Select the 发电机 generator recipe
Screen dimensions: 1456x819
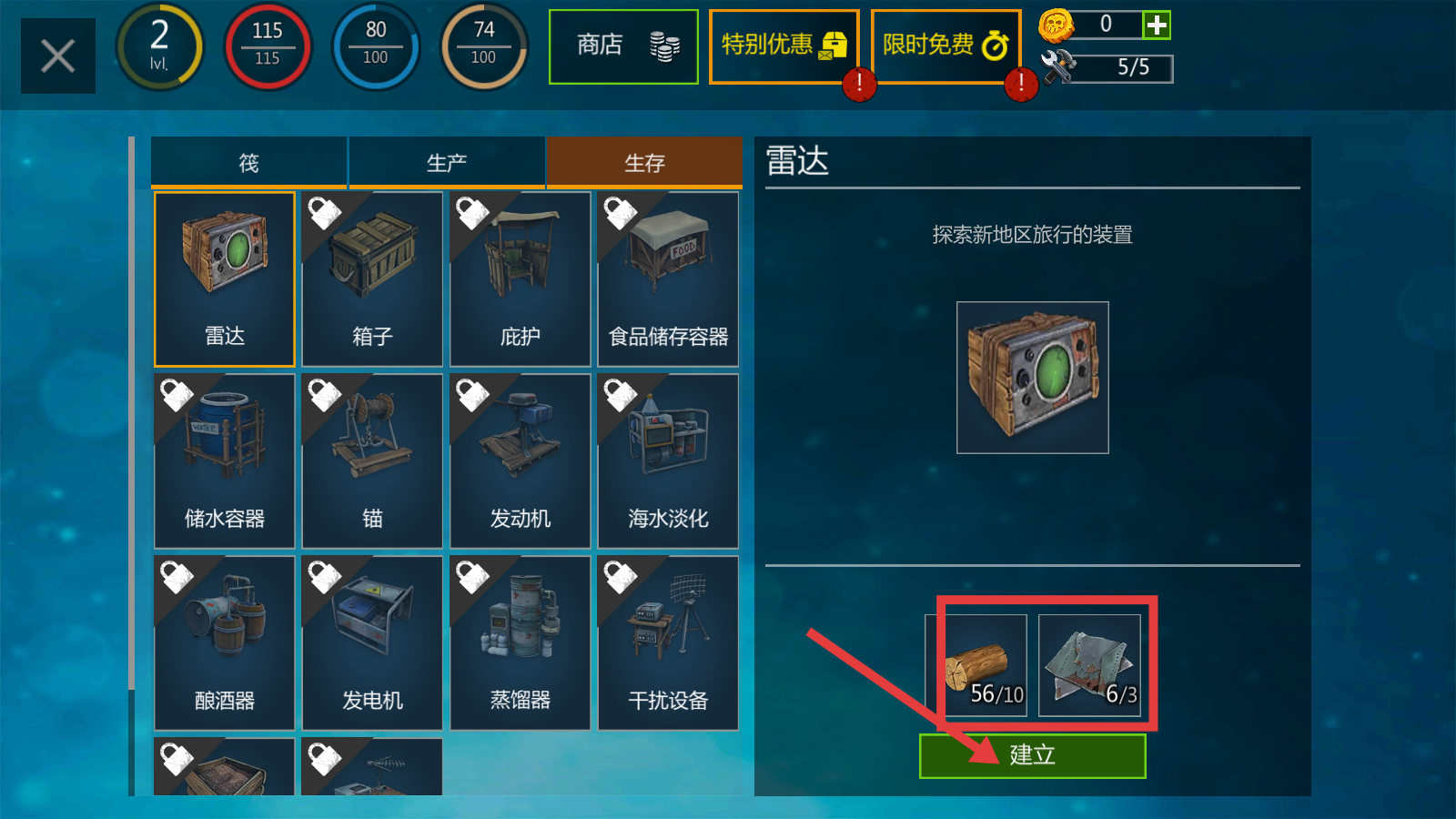(372, 642)
